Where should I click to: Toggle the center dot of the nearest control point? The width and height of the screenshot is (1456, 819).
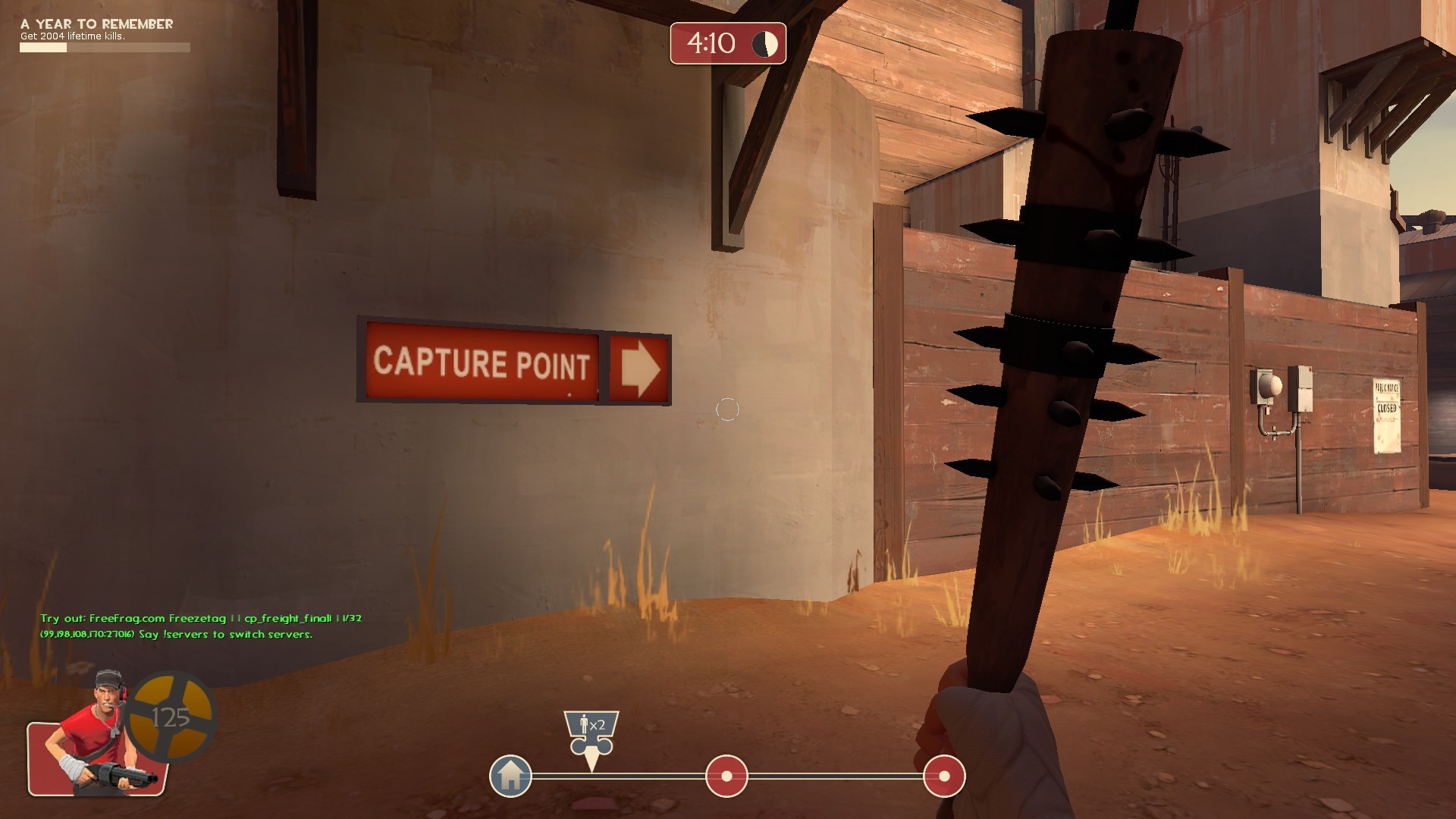728,775
